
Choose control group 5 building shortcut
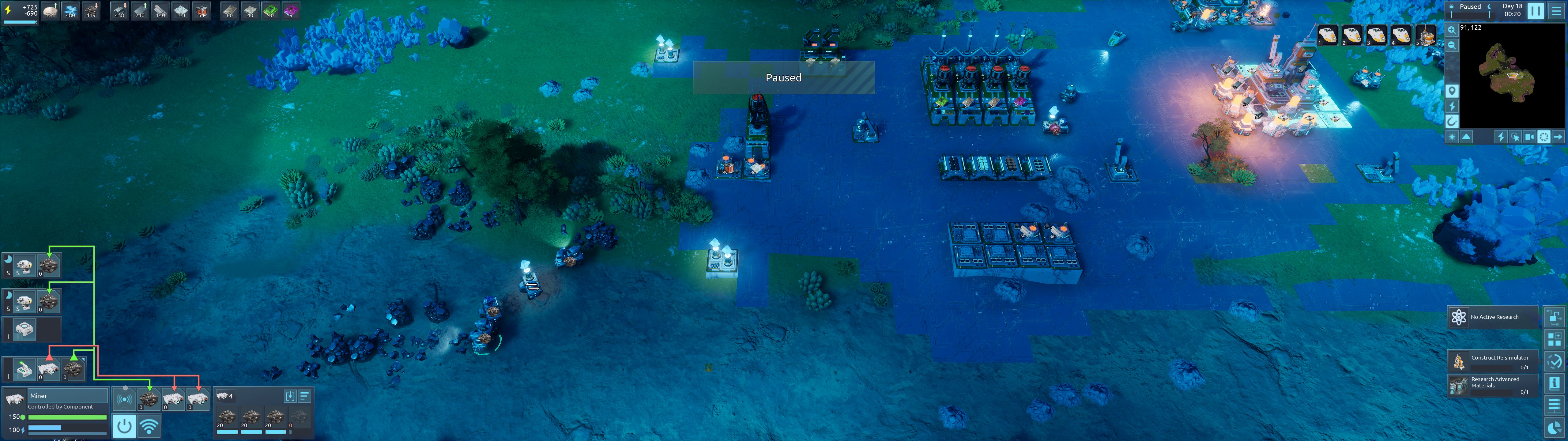point(1425,35)
